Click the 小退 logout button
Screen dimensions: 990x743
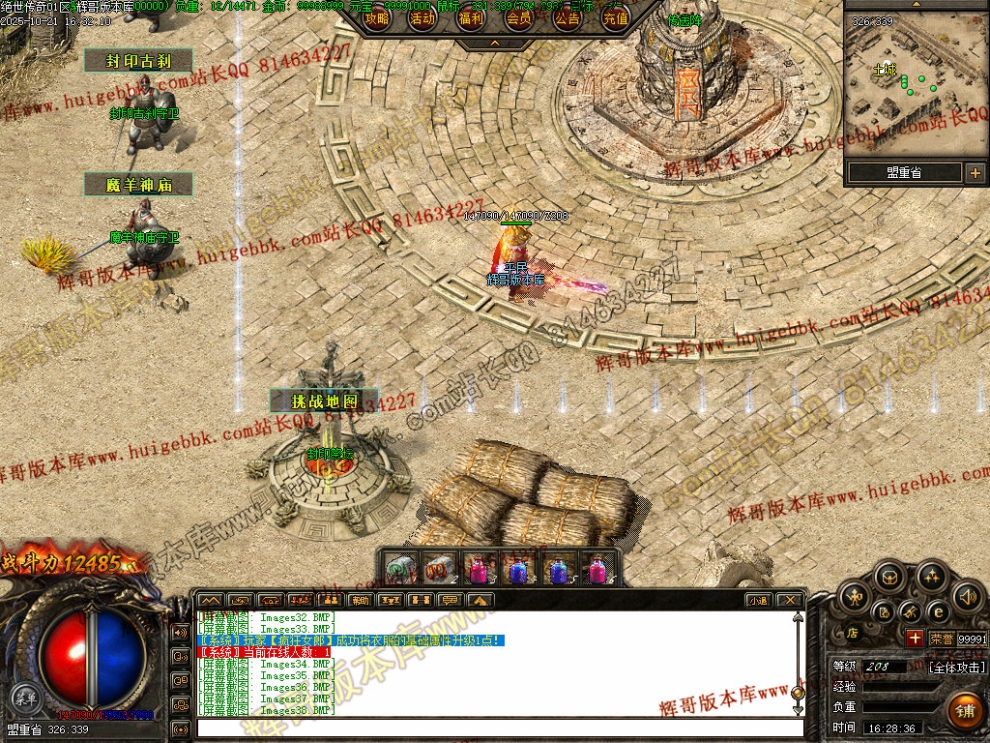pos(758,600)
